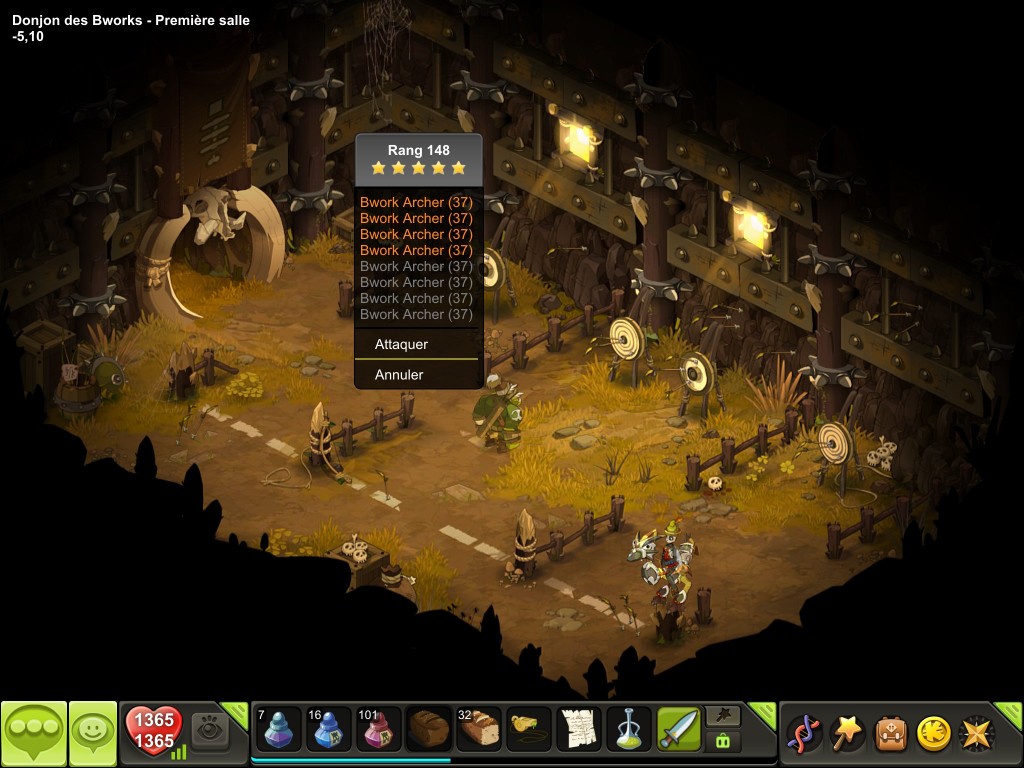Open the backpack inventory

pos(890,733)
